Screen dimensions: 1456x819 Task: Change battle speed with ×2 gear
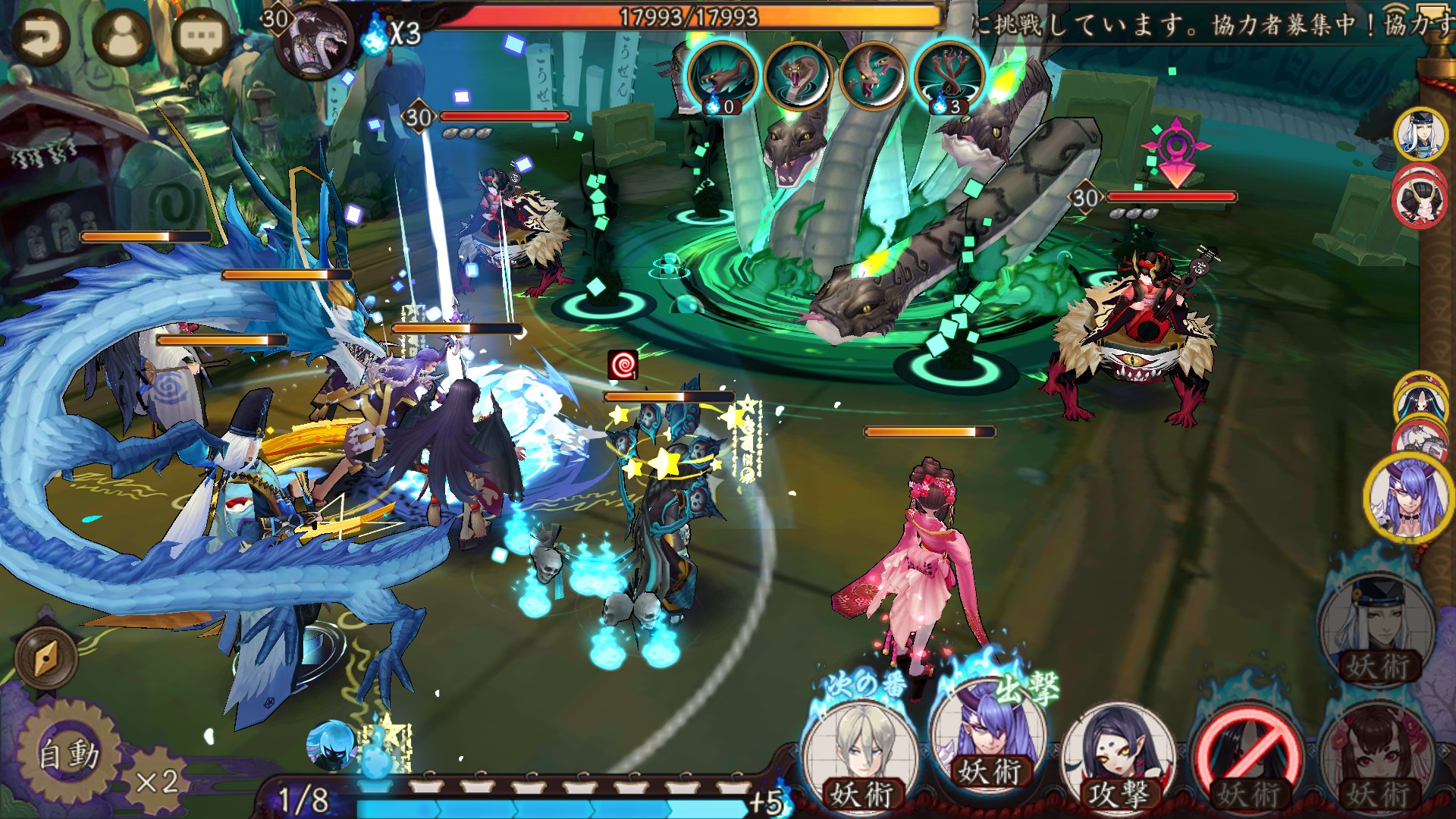click(157, 780)
